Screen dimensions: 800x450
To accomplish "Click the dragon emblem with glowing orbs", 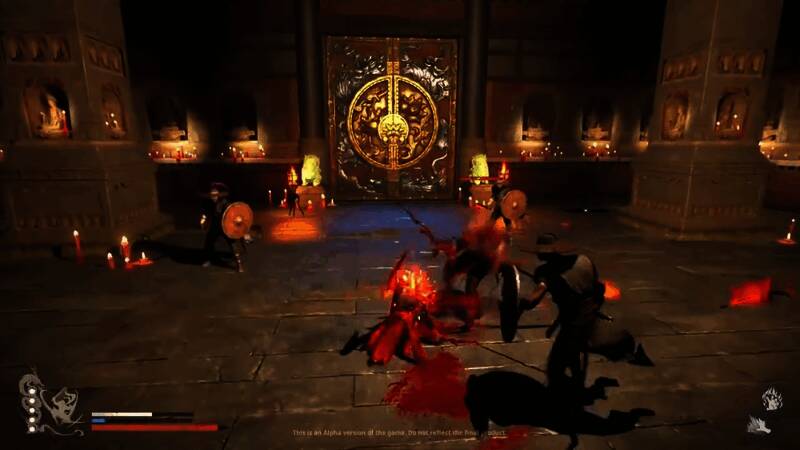I will [50, 404].
